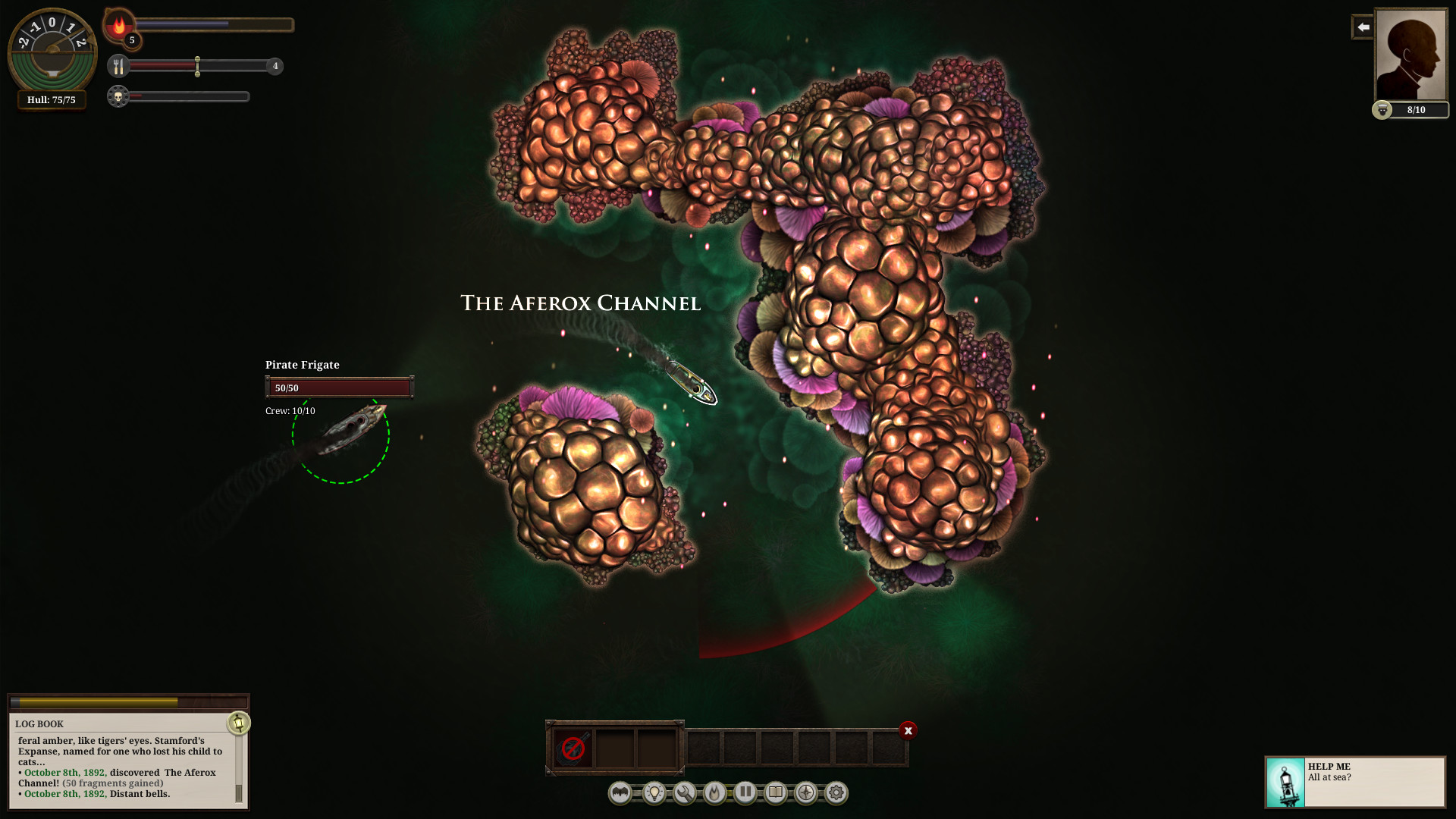Start hull repairs with the wrench button
The width and height of the screenshot is (1456, 819).
685,793
